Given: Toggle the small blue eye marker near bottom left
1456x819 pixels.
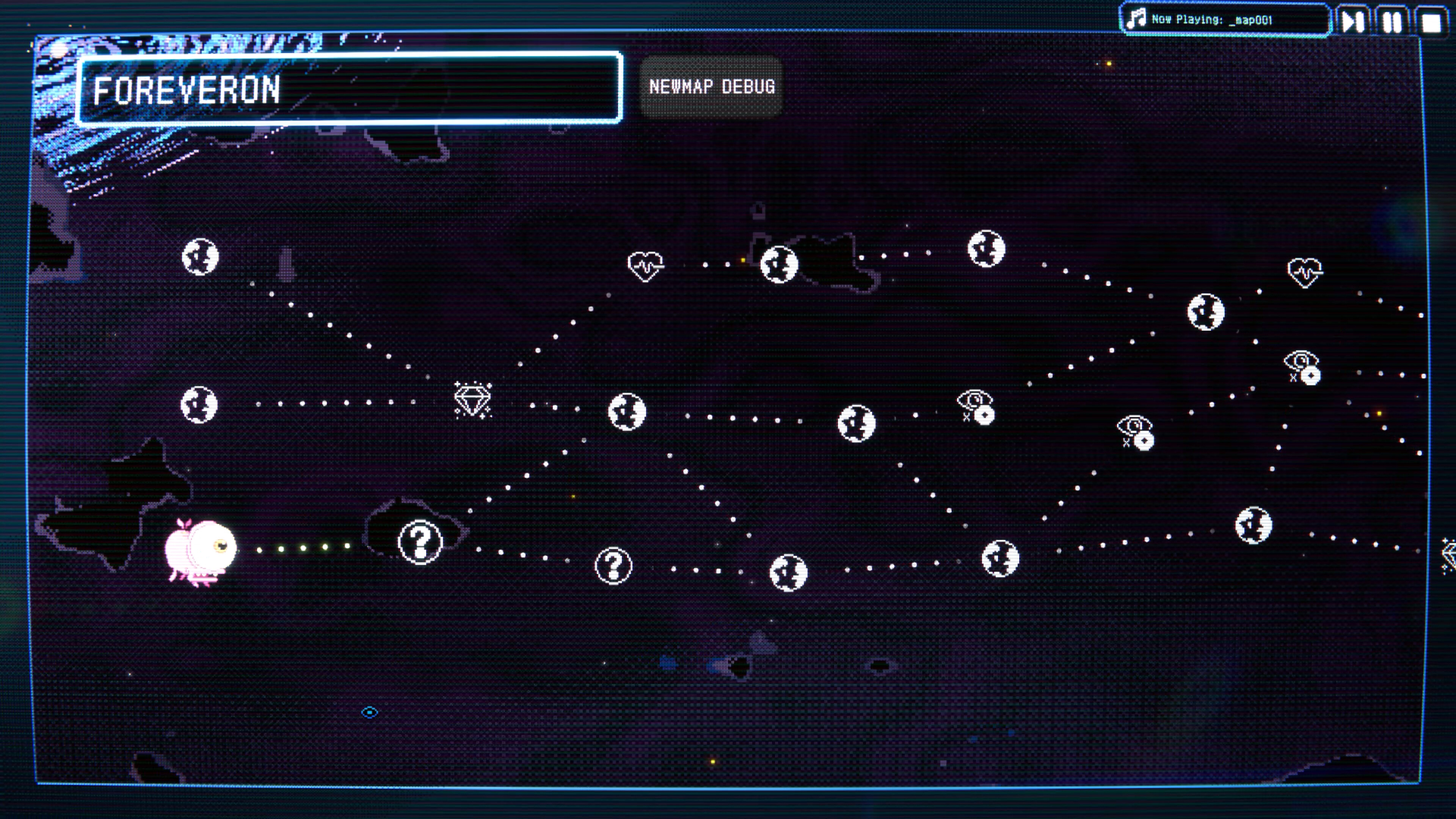Looking at the screenshot, I should coord(370,712).
